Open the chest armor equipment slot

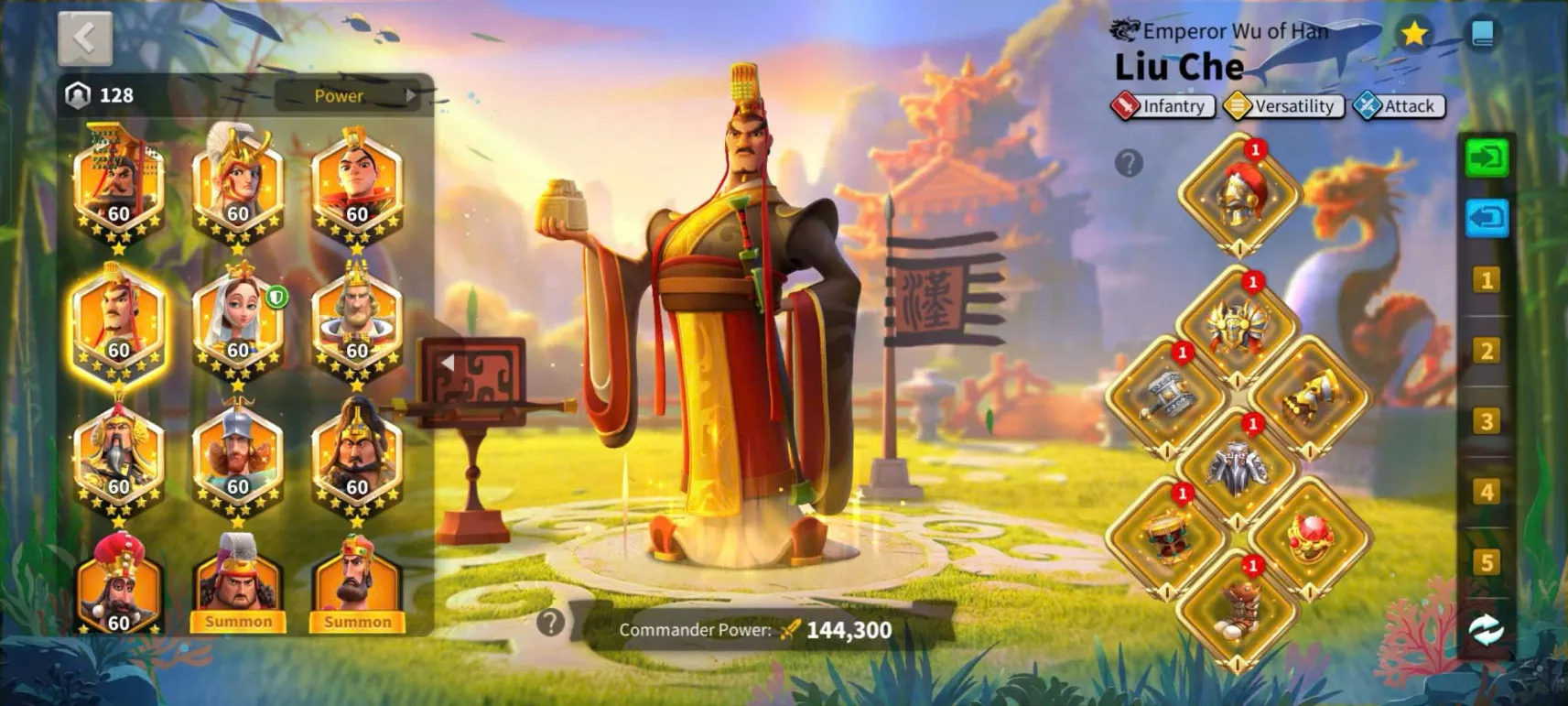[1237, 468]
